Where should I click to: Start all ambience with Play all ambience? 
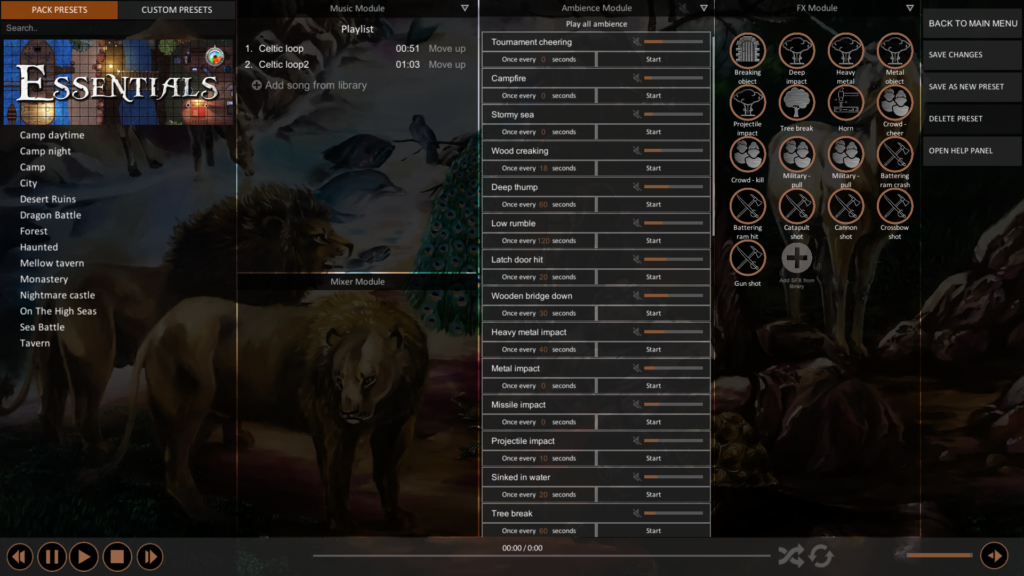(596, 24)
